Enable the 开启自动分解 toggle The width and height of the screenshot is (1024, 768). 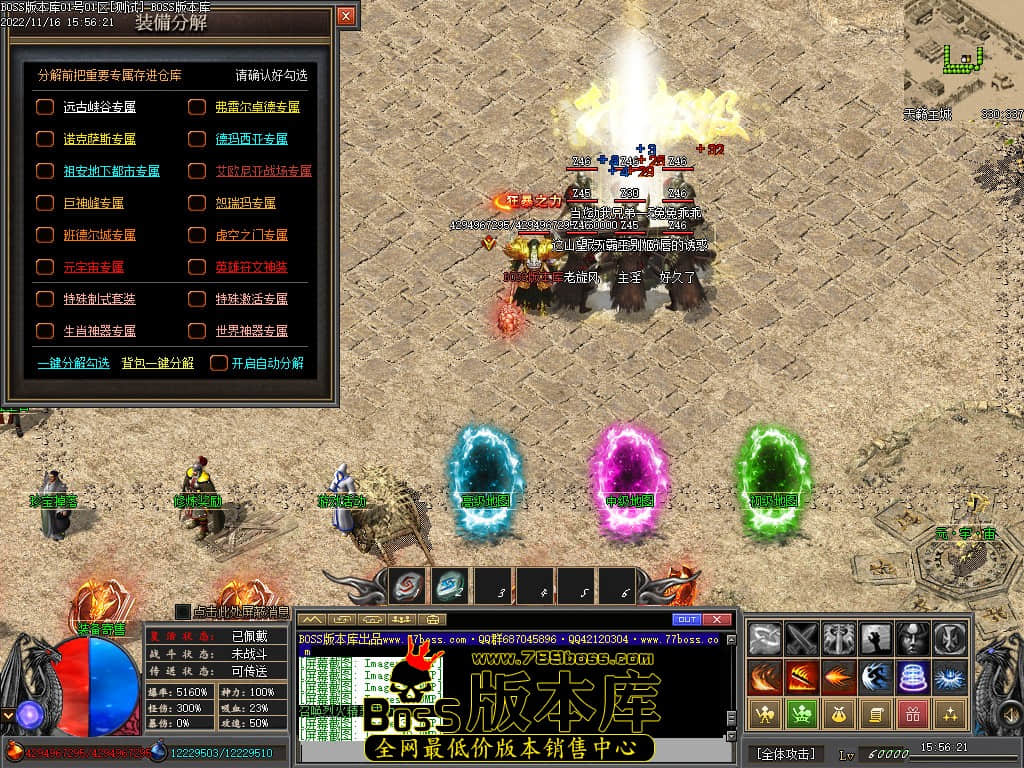tap(219, 363)
